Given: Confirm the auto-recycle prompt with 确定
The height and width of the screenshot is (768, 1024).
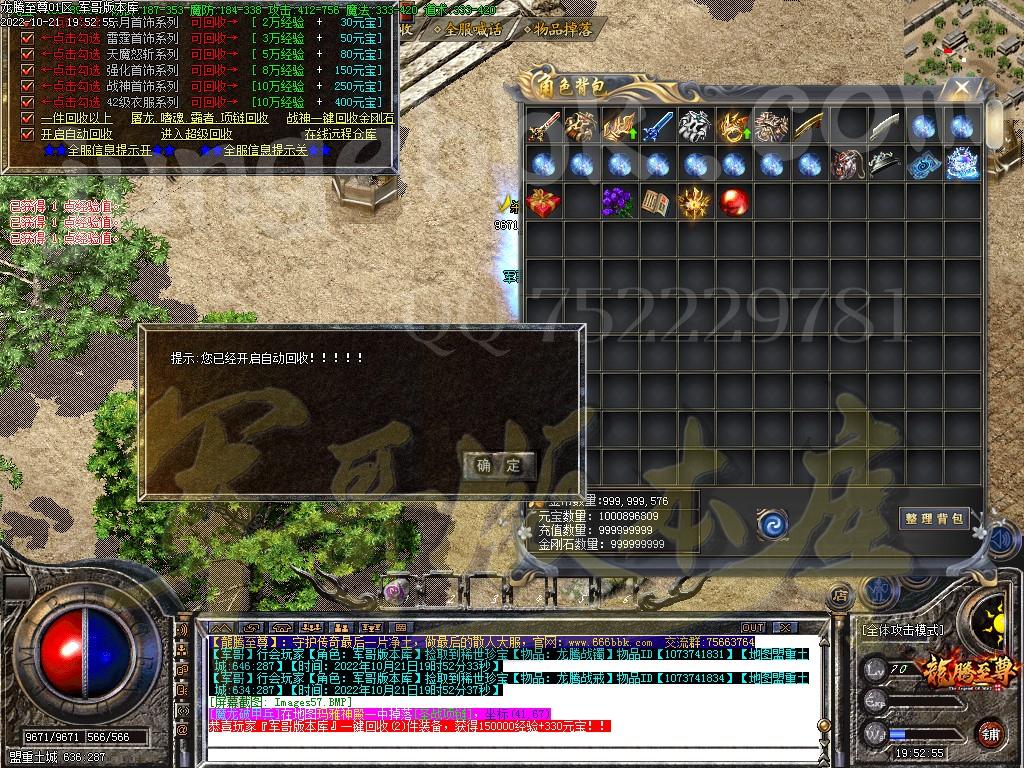Looking at the screenshot, I should (x=499, y=465).
